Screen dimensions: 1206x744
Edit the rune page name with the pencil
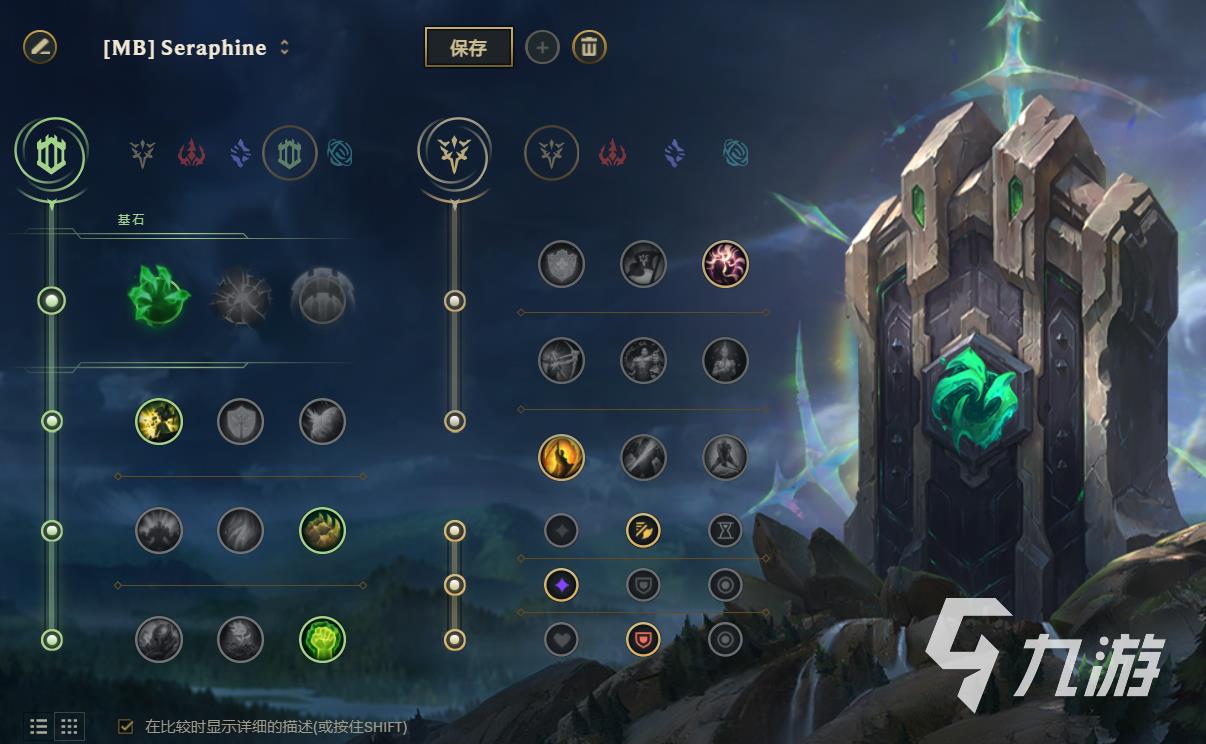pyautogui.click(x=40, y=46)
